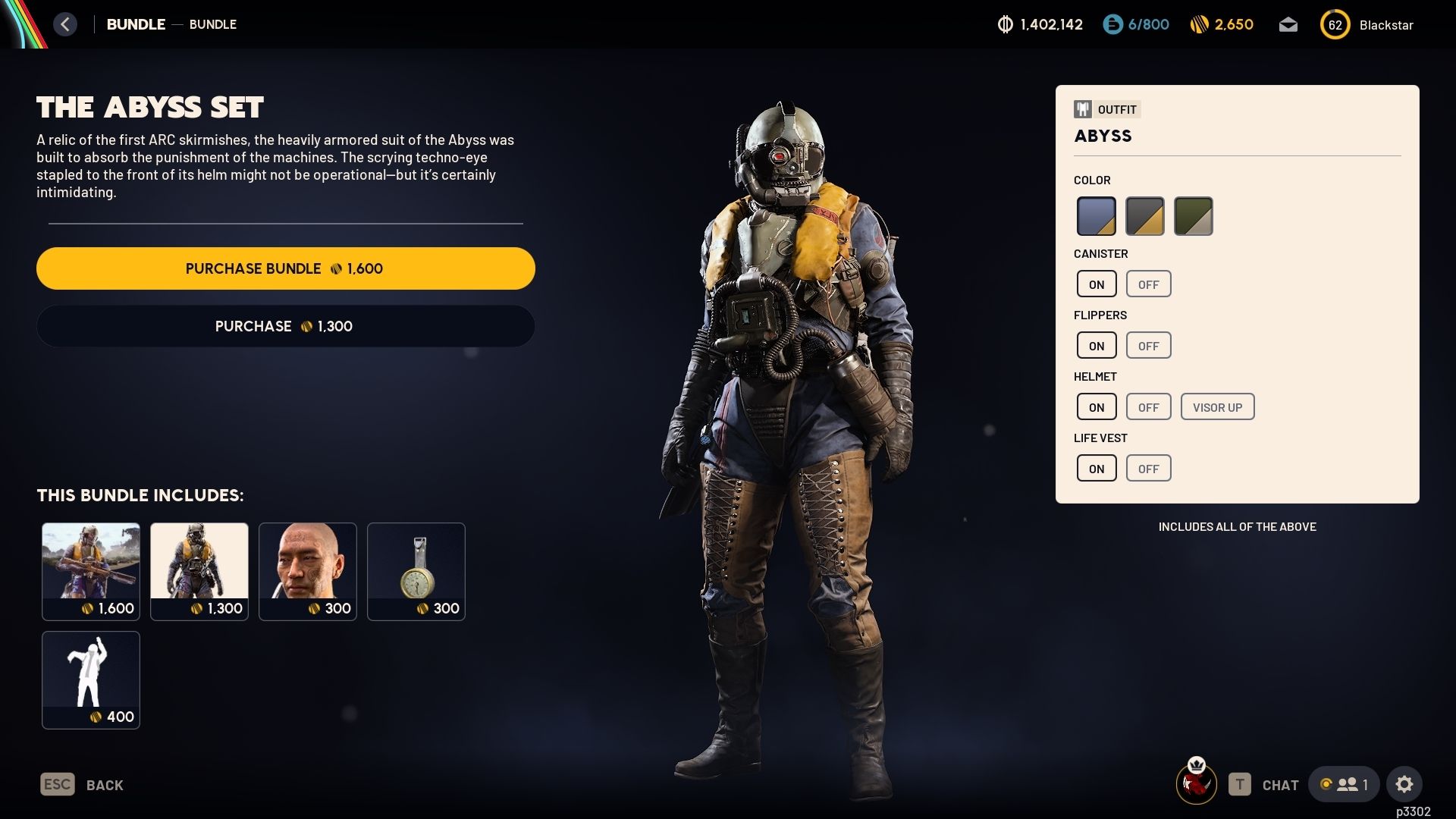1456x819 pixels.
Task: Open the crowned avatar emote icon near chat
Action: pos(1197,783)
